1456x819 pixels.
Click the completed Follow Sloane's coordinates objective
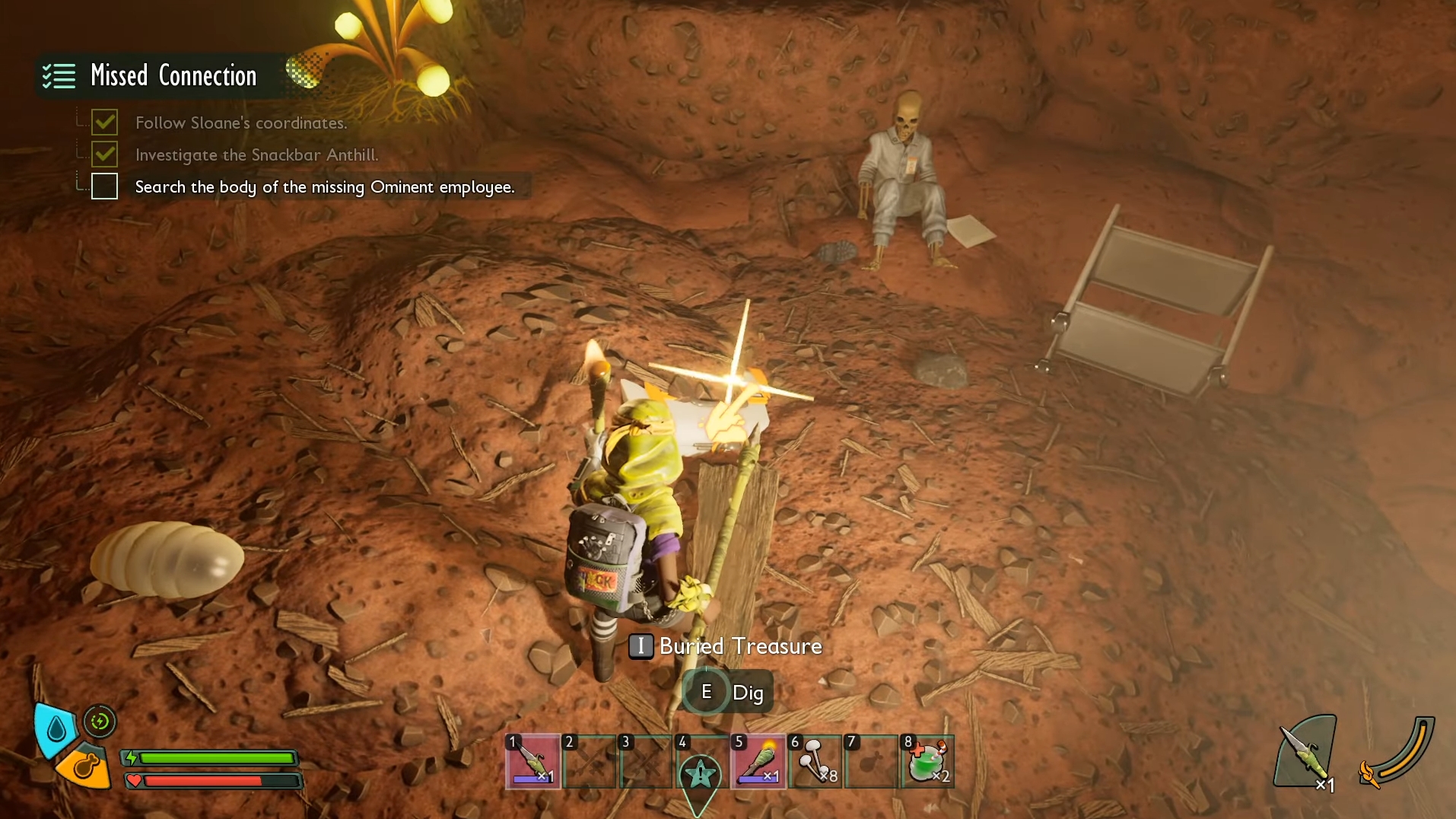coord(240,123)
